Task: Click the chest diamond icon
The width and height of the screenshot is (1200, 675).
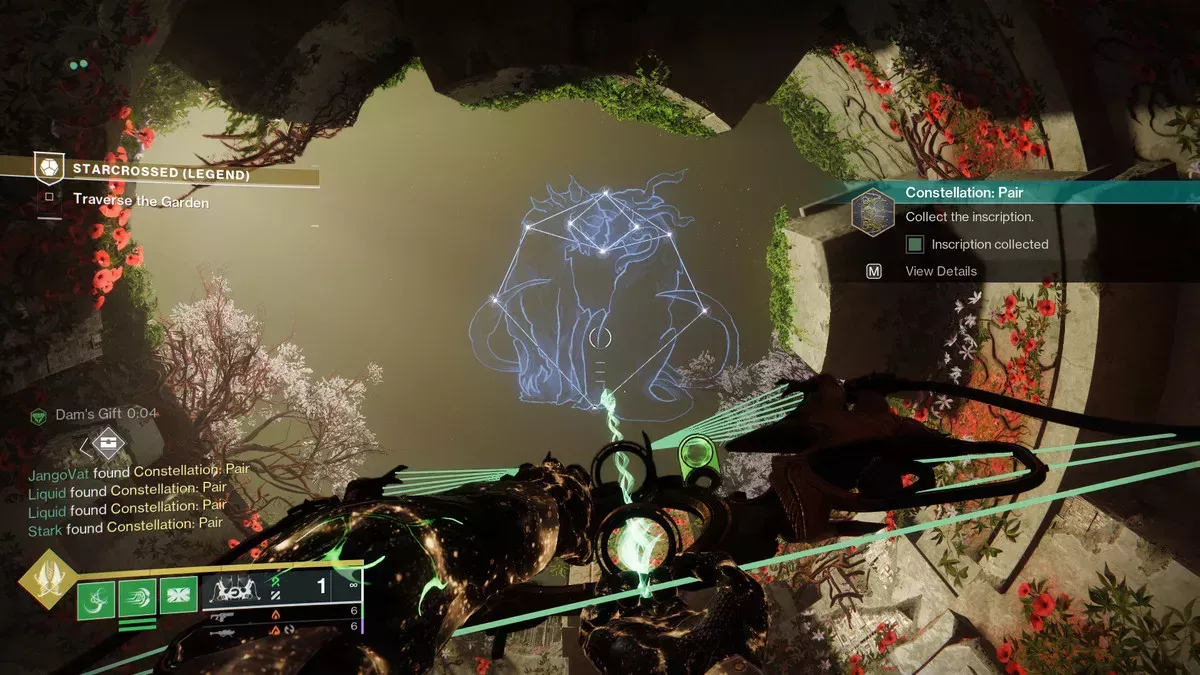Action: (x=107, y=443)
